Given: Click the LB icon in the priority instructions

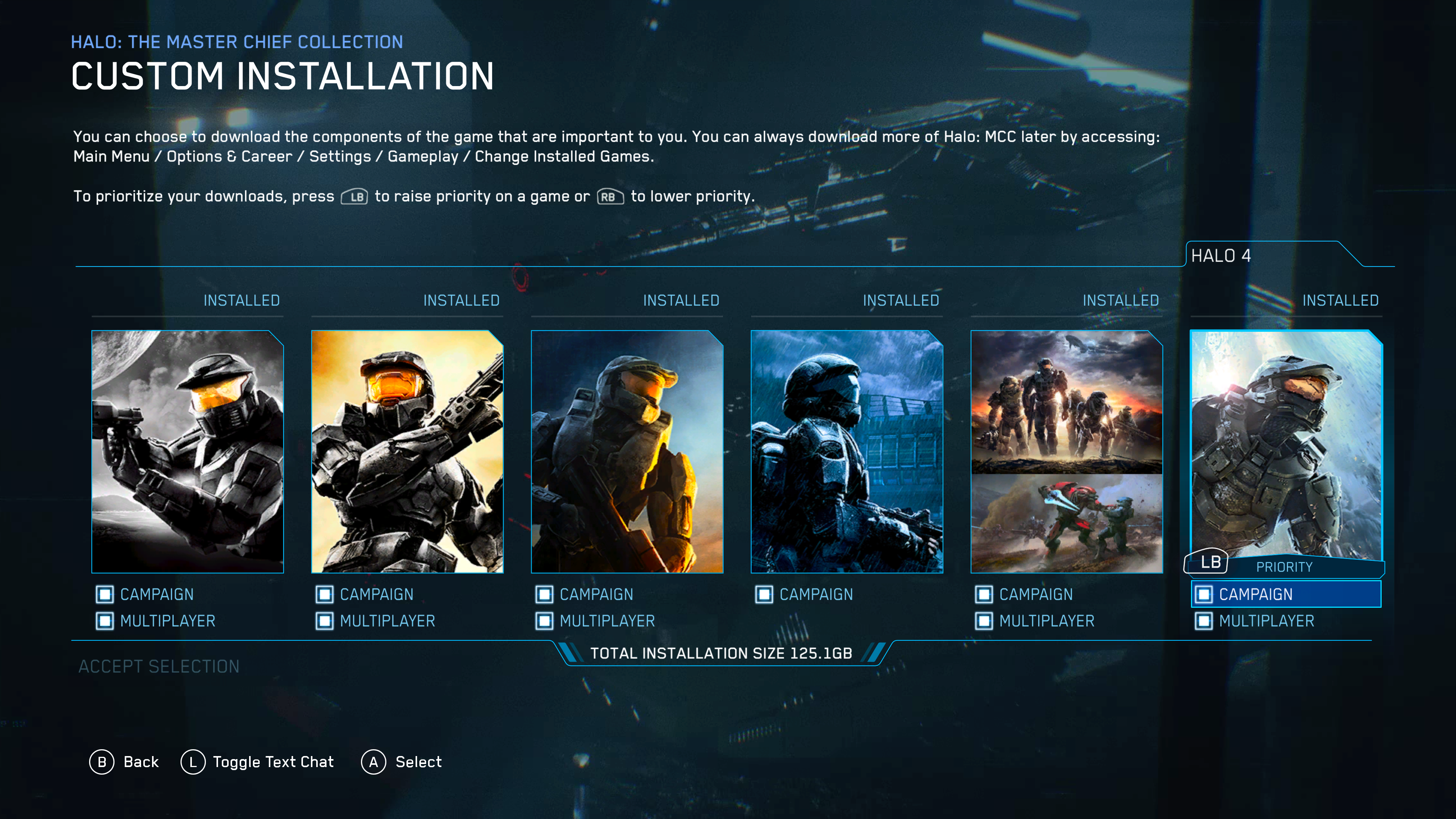Looking at the screenshot, I should pos(355,197).
